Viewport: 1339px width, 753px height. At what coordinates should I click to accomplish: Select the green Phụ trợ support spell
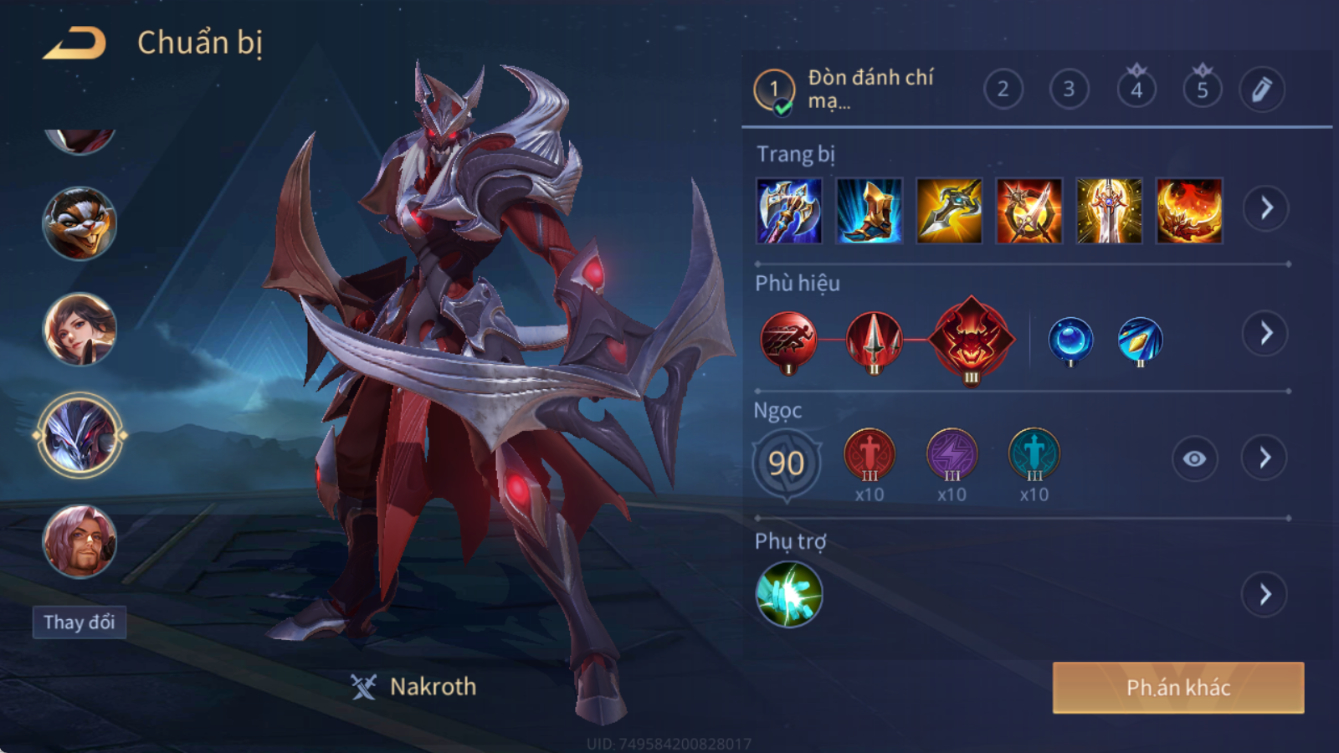coord(789,595)
